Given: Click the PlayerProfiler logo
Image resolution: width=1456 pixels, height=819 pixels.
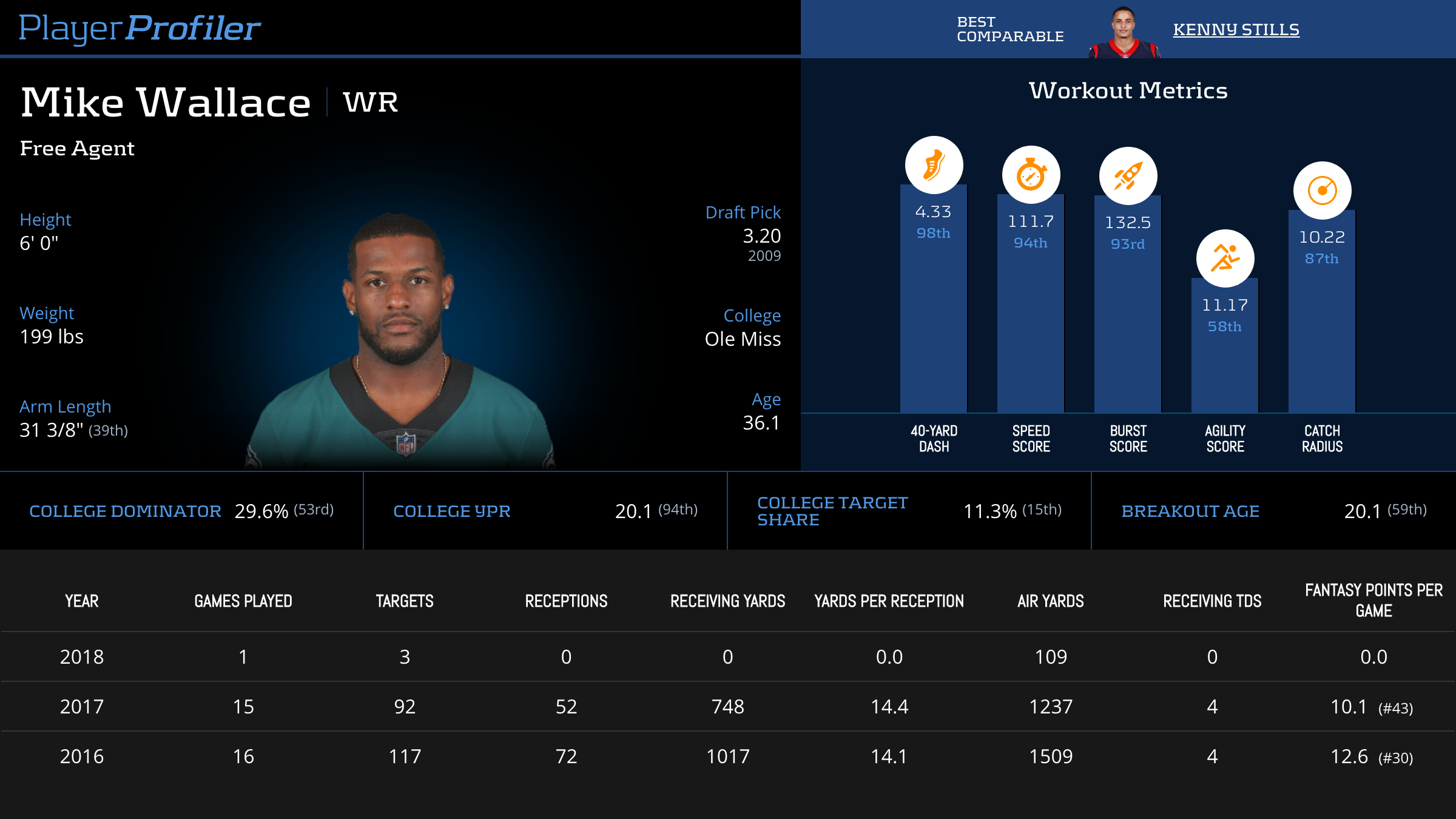Looking at the screenshot, I should tap(140, 28).
